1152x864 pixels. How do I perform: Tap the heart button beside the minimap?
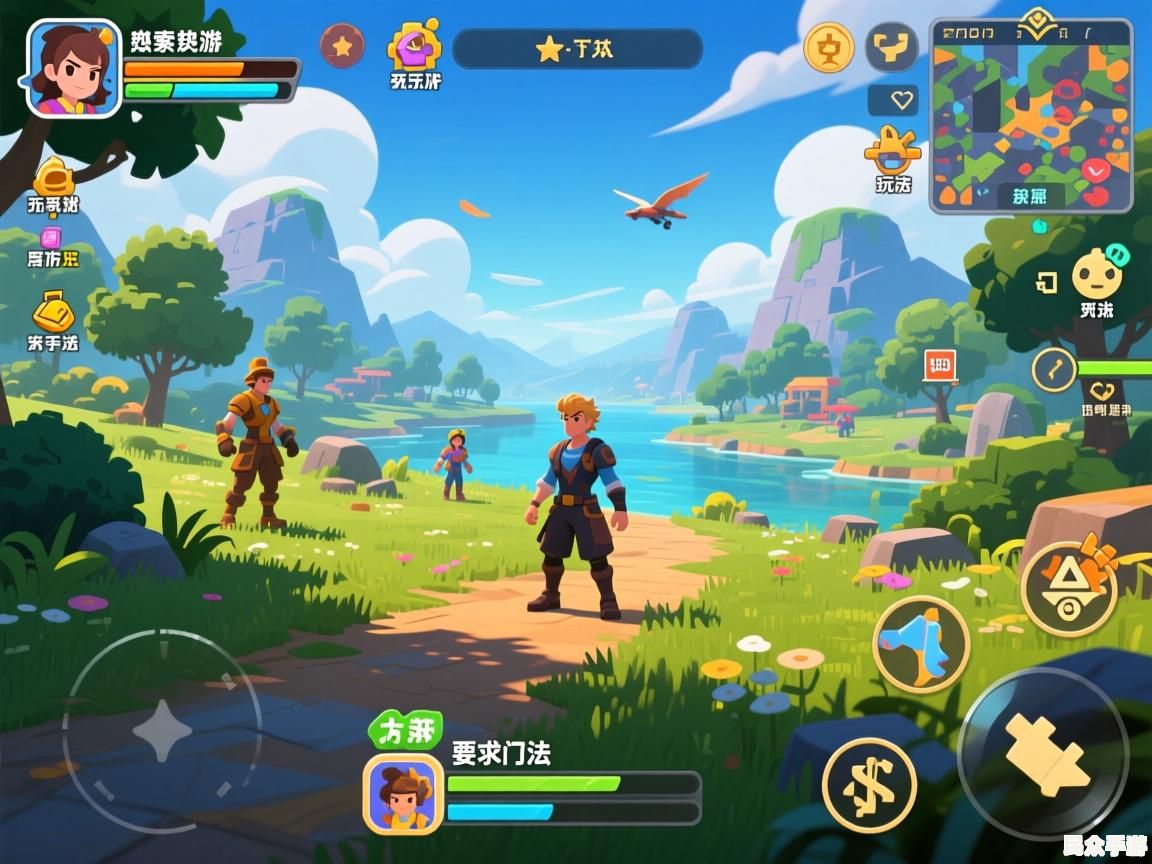click(x=893, y=100)
